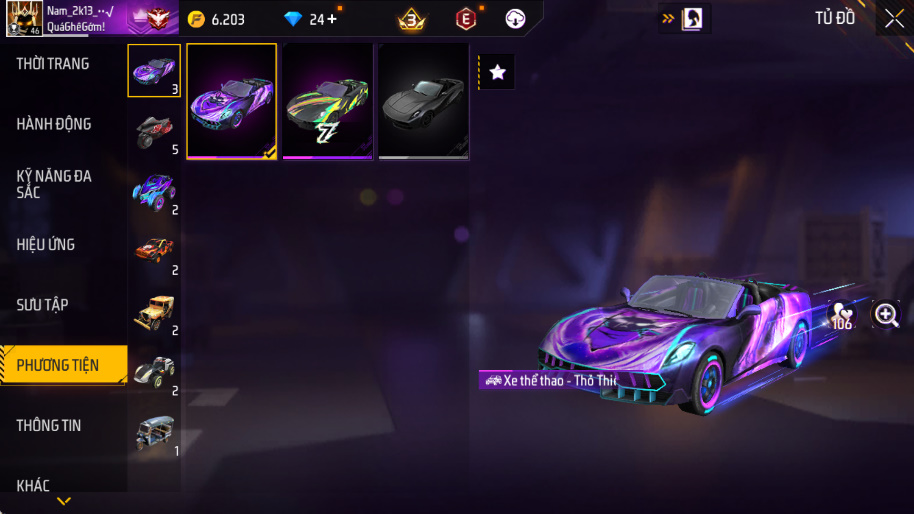Viewport: 914px width, 514px height.
Task: Go to the SƯU TẬP tab
Action: click(43, 304)
